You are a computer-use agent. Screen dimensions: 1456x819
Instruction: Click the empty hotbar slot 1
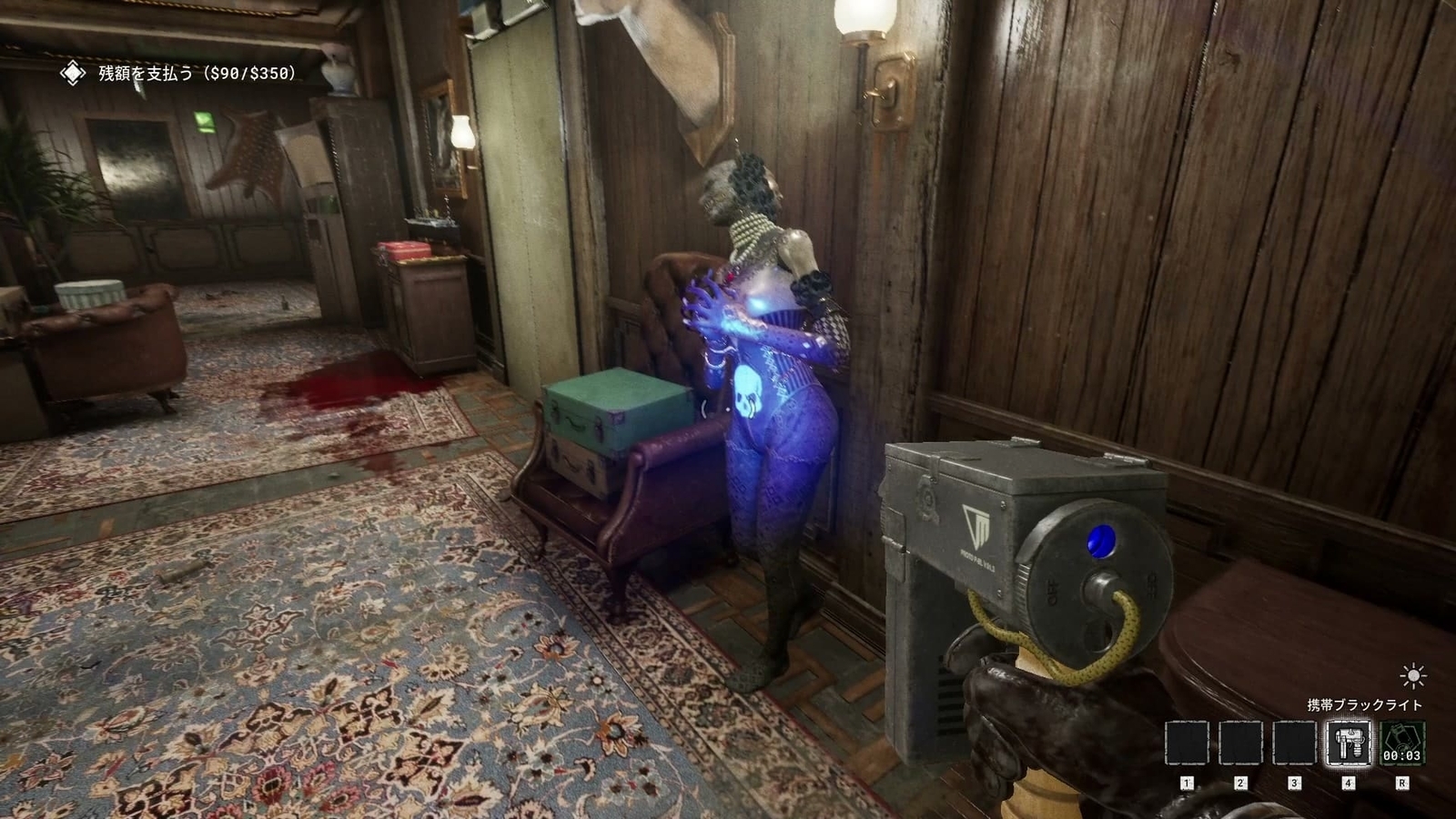1187,743
